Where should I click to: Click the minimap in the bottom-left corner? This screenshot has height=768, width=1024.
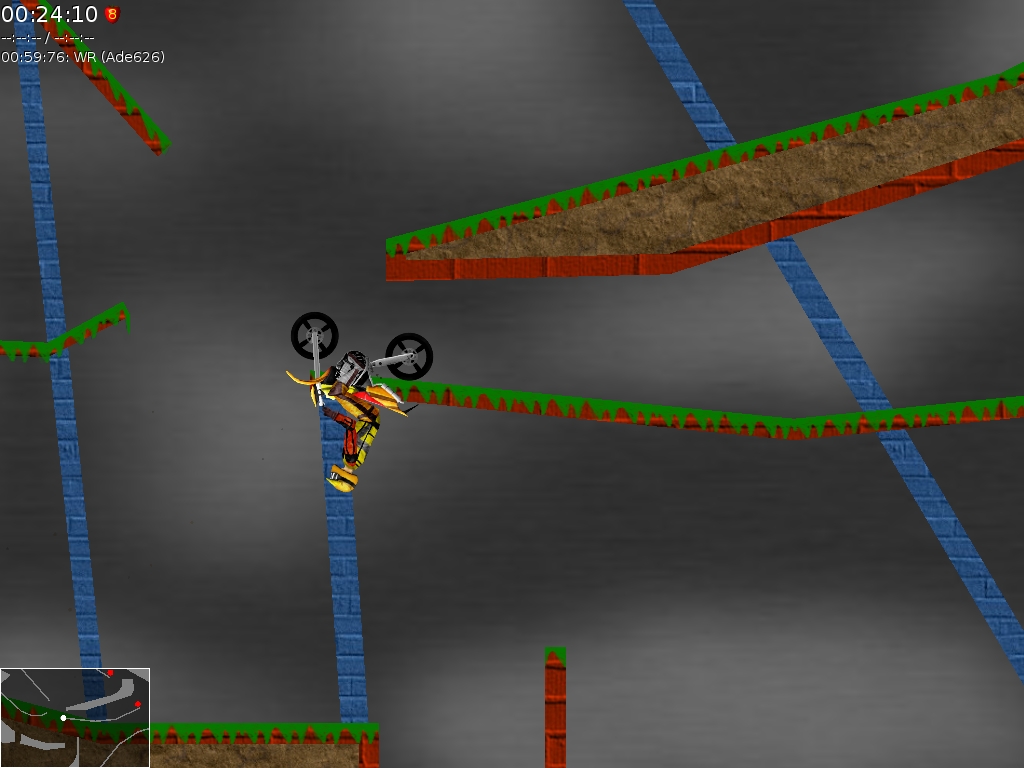click(75, 717)
